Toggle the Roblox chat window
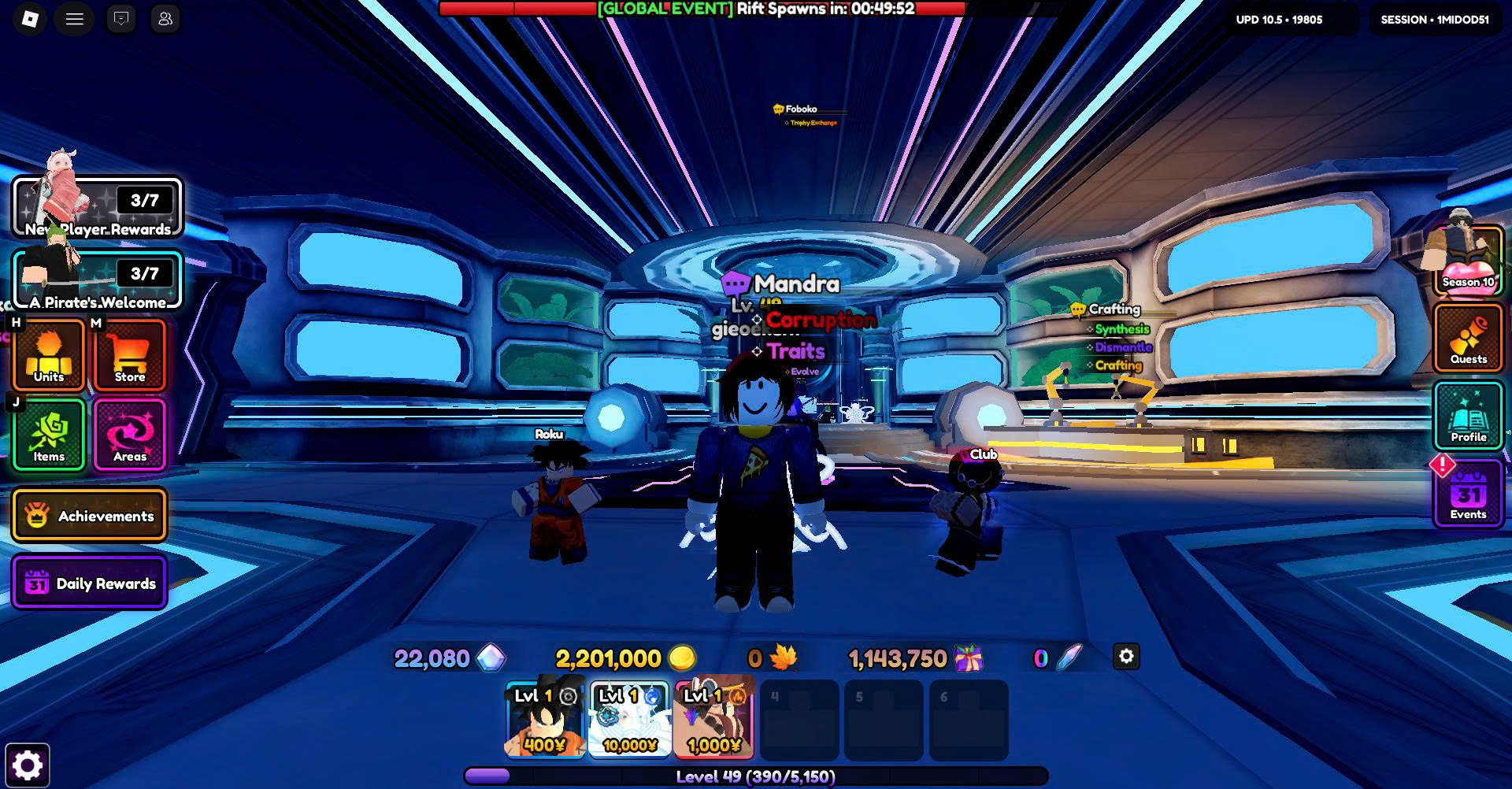 (x=121, y=19)
